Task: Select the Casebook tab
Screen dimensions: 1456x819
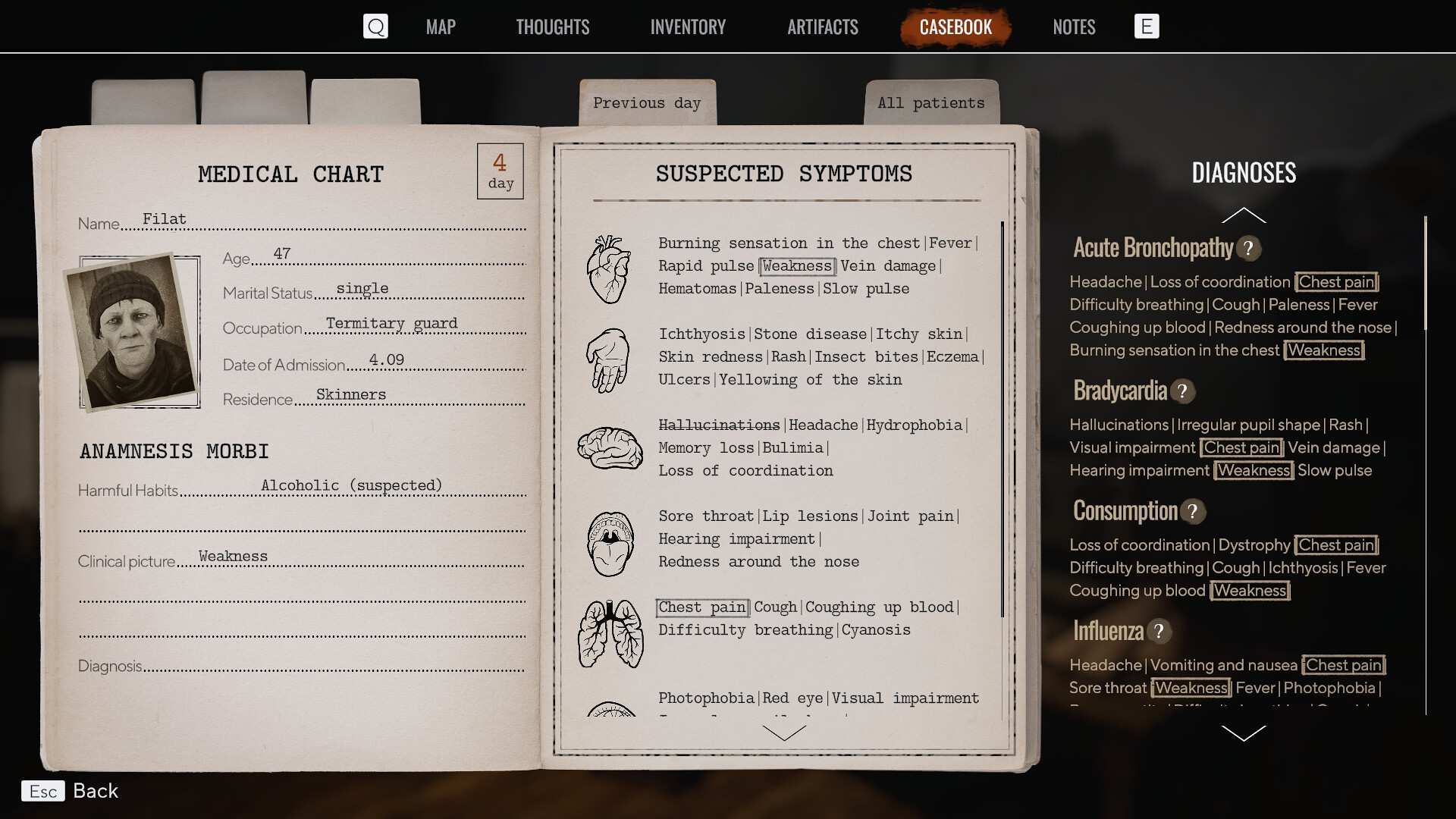Action: click(955, 27)
